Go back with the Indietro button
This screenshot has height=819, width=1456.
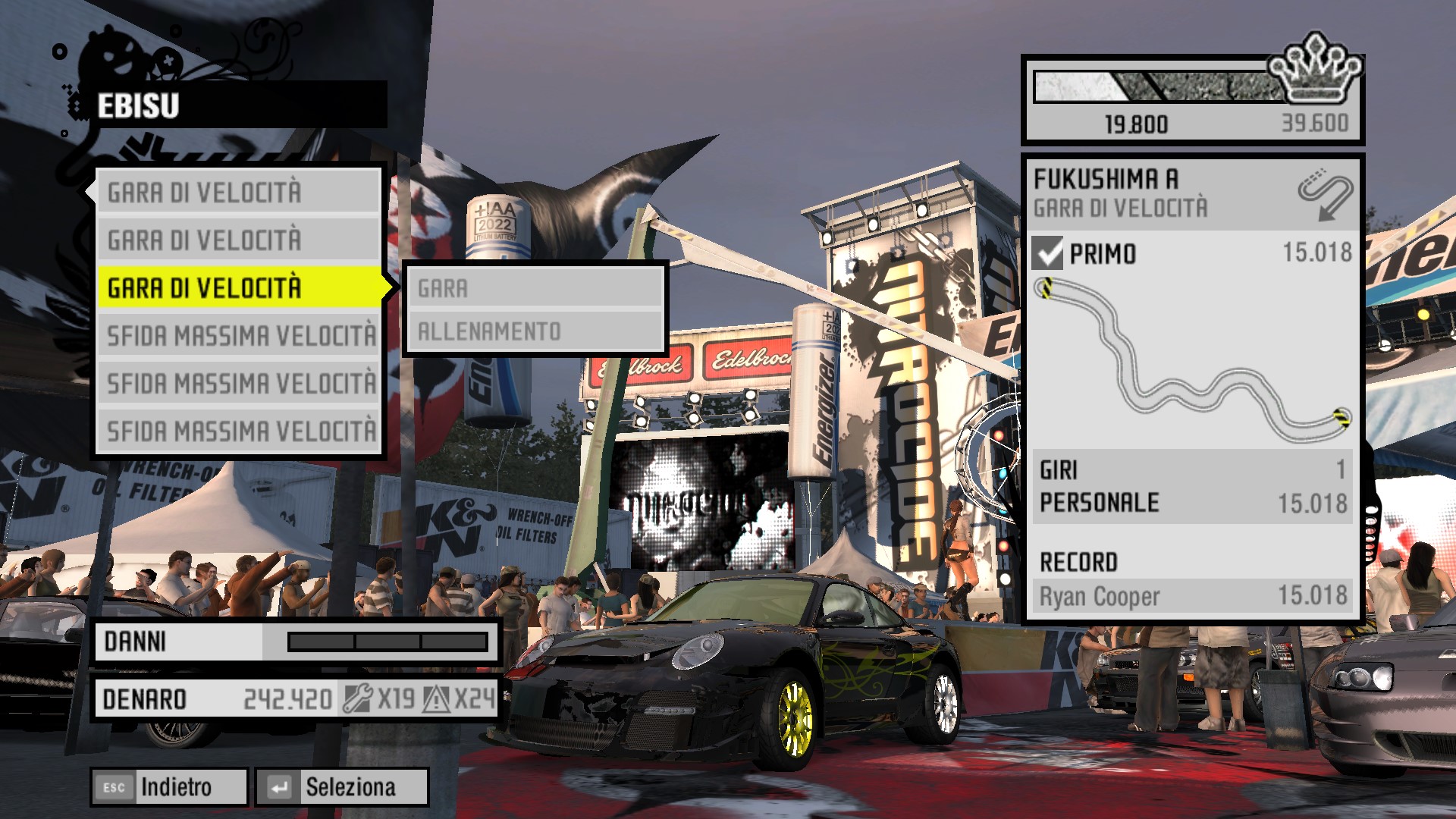point(170,787)
